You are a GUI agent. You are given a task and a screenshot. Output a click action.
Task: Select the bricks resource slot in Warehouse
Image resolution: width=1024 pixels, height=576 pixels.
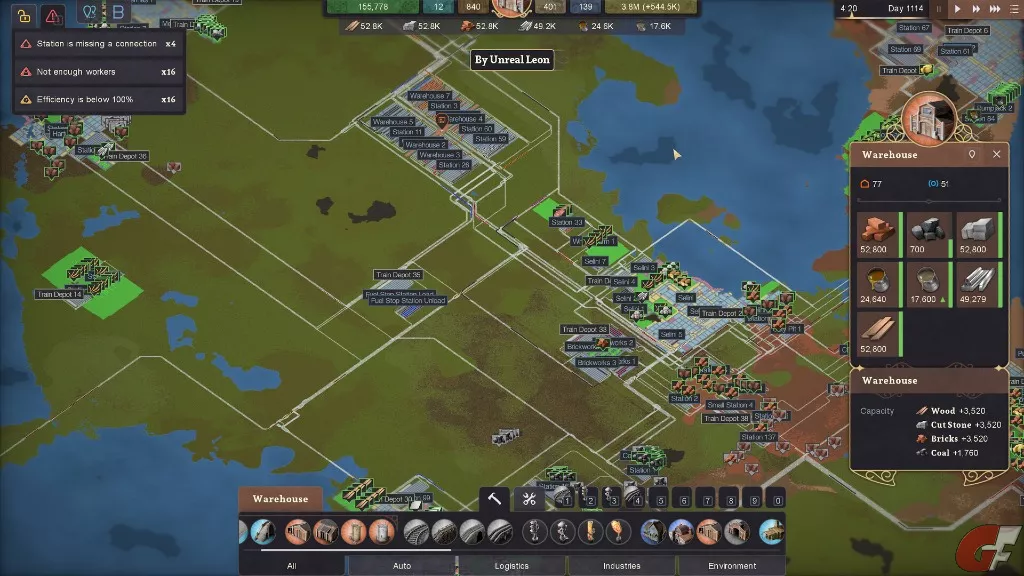pos(879,236)
